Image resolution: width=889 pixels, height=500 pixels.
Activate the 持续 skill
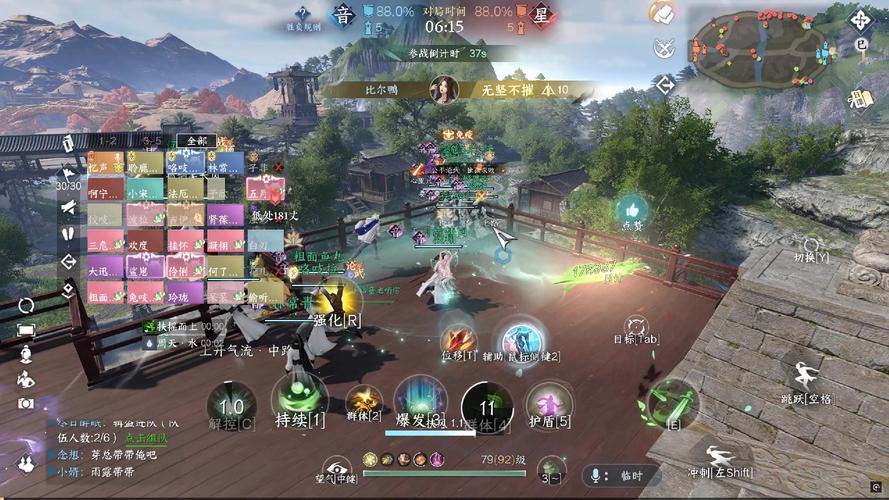[x=297, y=398]
